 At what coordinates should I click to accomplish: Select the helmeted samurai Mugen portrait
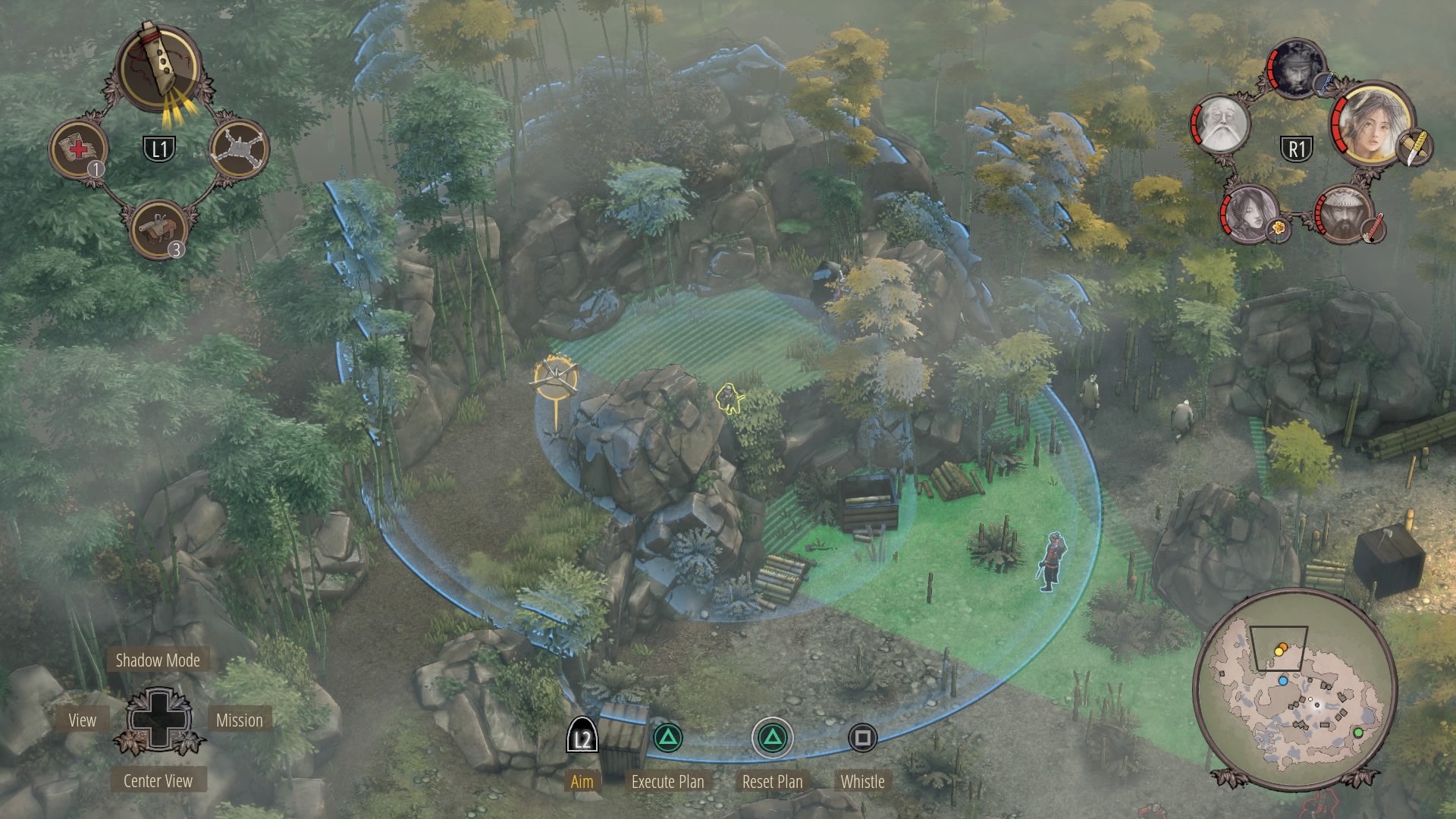pyautogui.click(x=1345, y=212)
